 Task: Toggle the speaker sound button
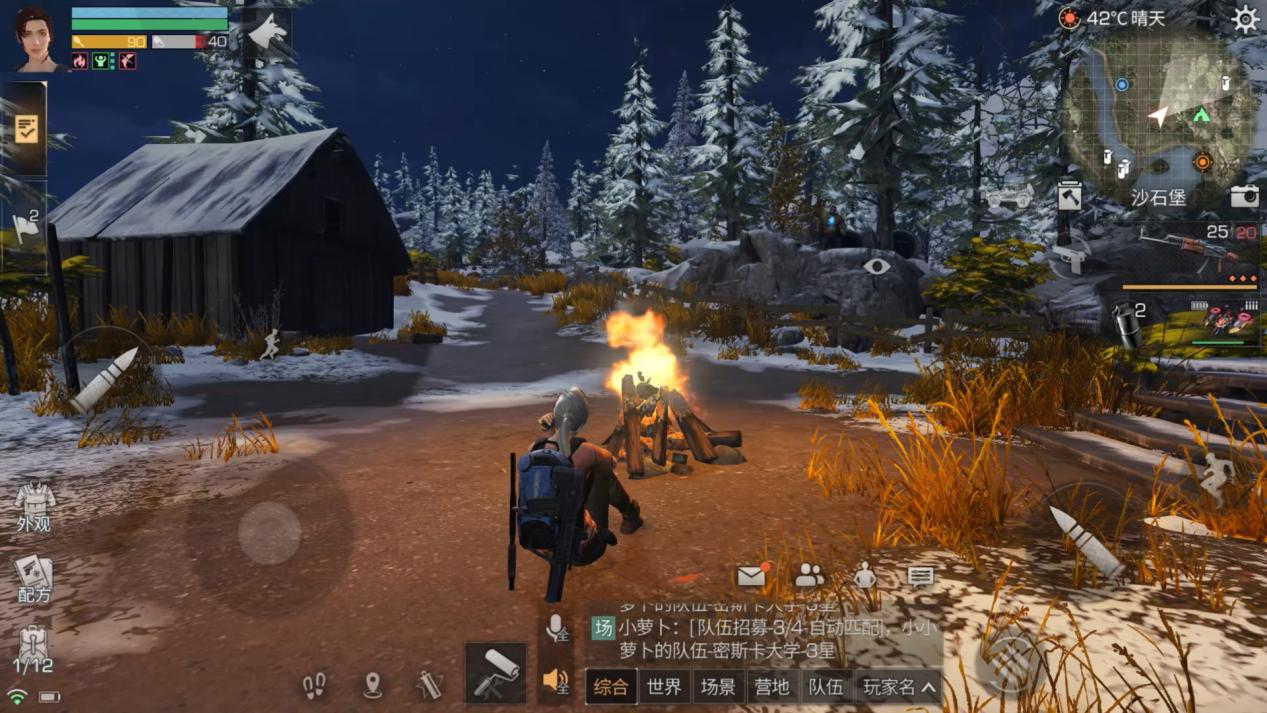click(x=556, y=682)
